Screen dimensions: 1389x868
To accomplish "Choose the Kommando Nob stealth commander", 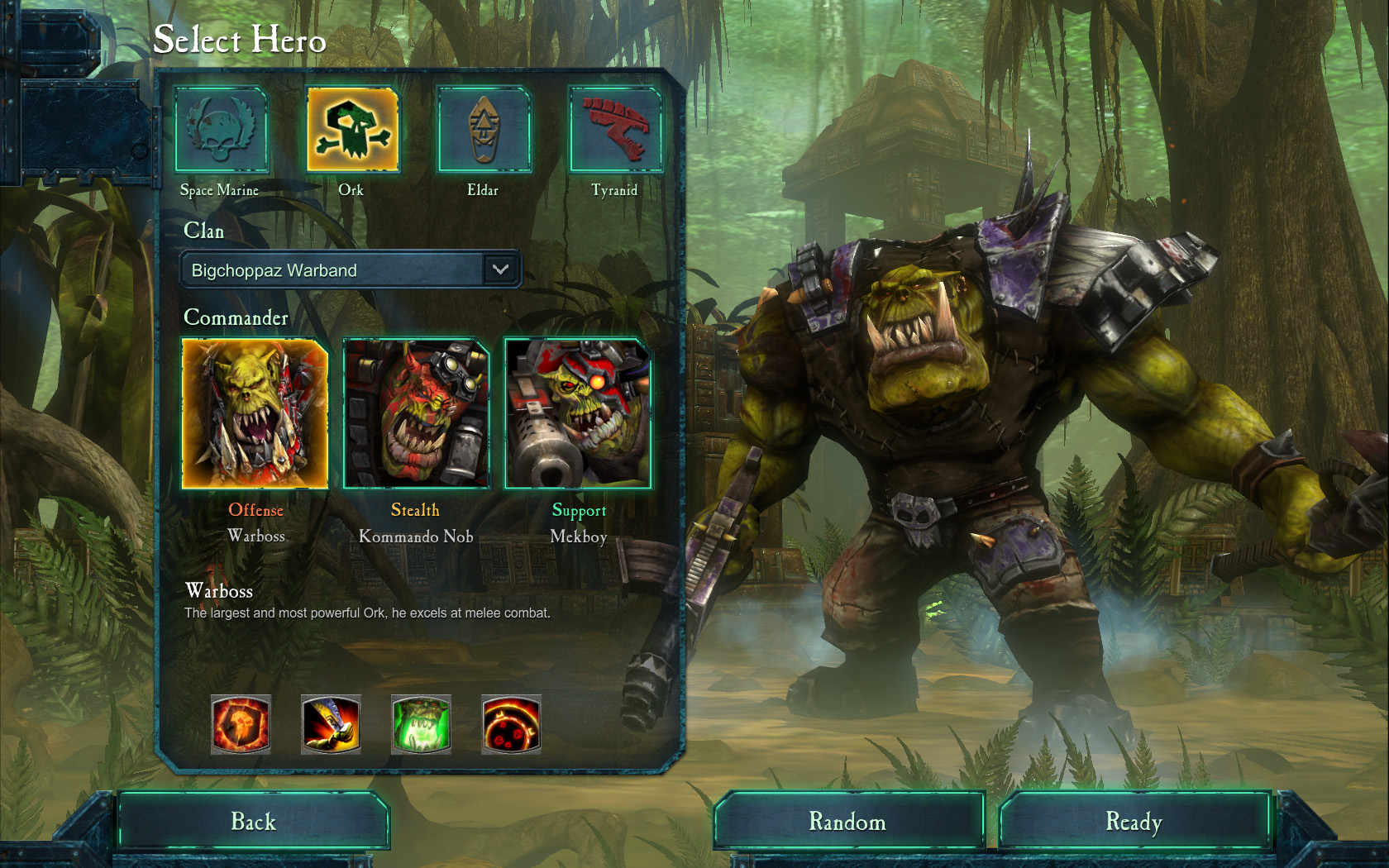I will pyautogui.click(x=416, y=413).
